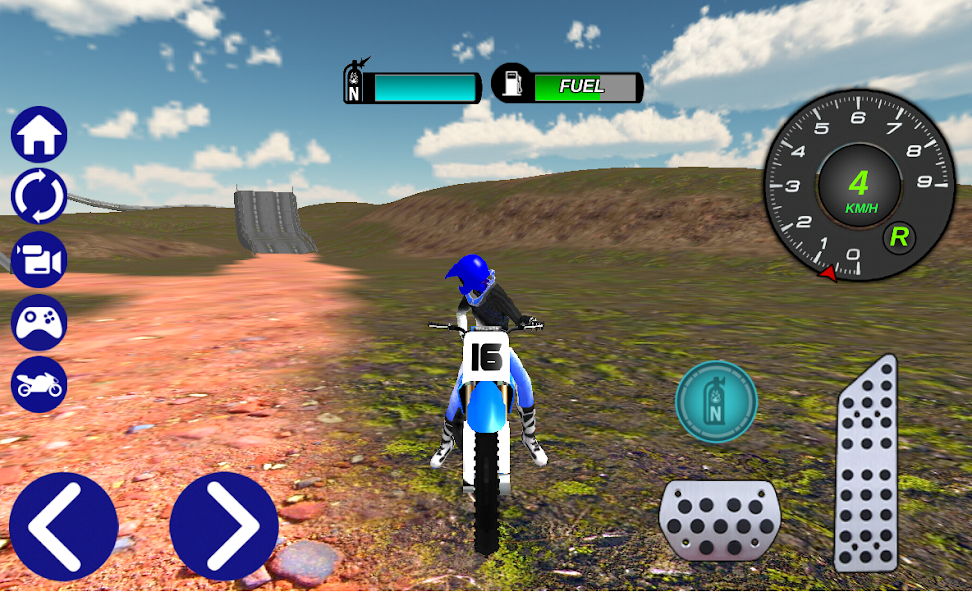Viewport: 972px width, 592px height.
Task: Steer left with the left arrow
Action: [63, 526]
